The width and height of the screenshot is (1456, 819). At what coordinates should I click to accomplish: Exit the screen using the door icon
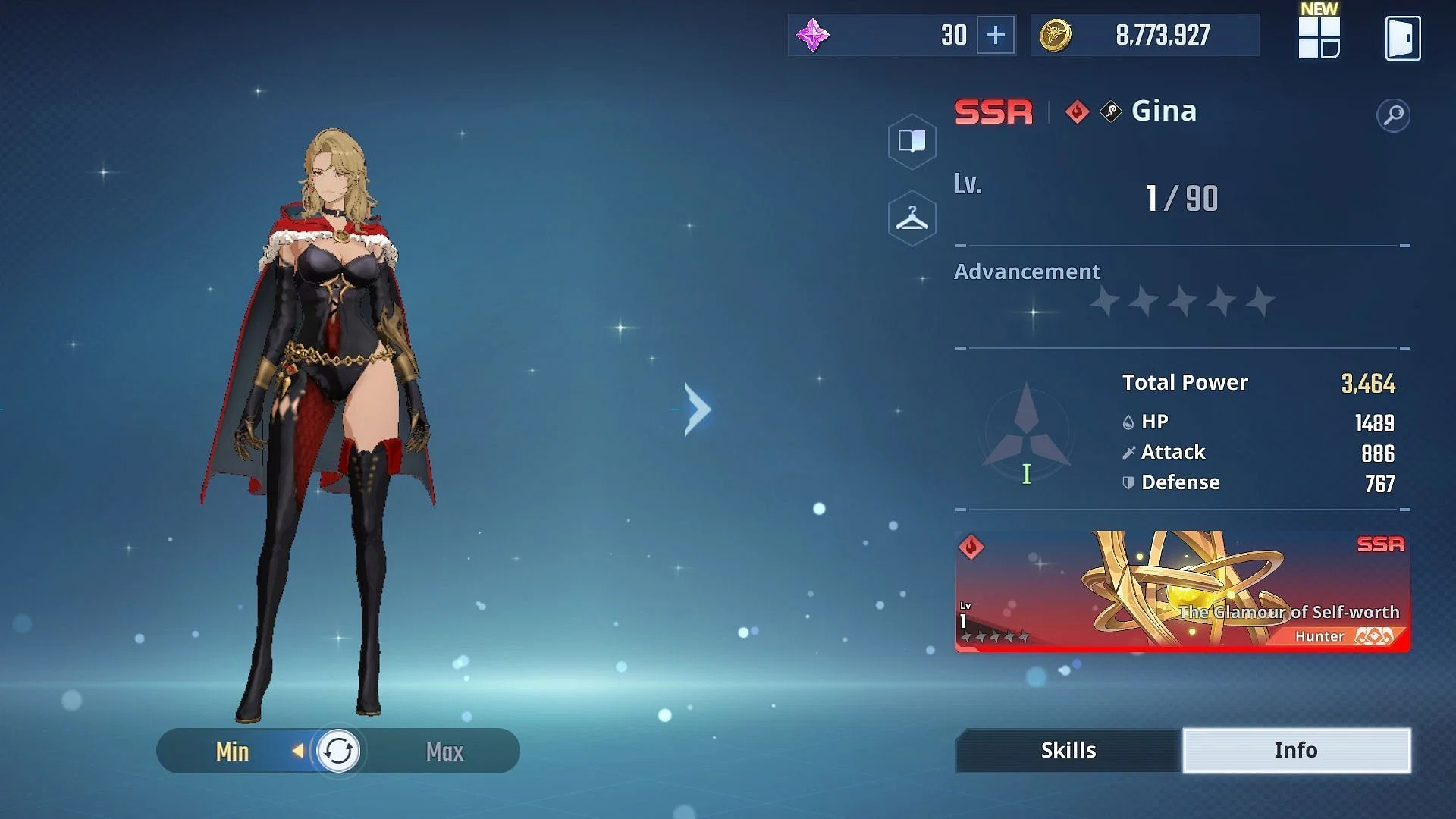point(1402,38)
